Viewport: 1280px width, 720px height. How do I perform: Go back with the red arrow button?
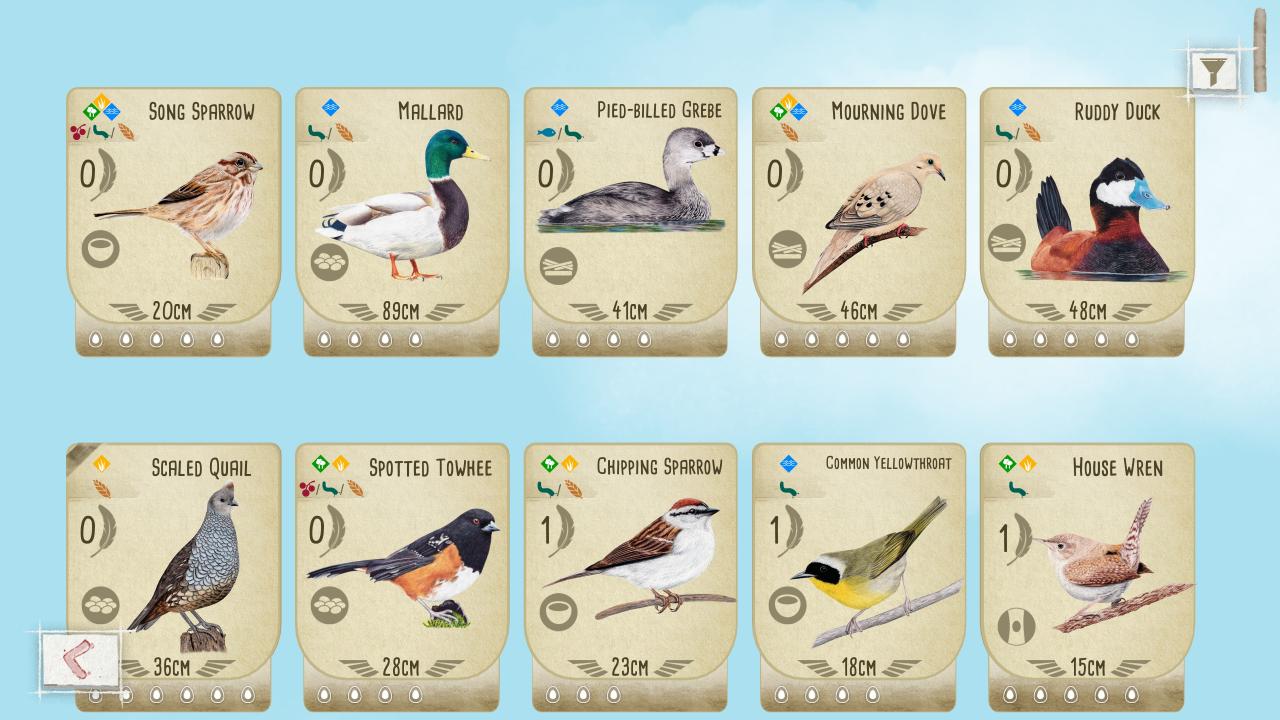[82, 659]
